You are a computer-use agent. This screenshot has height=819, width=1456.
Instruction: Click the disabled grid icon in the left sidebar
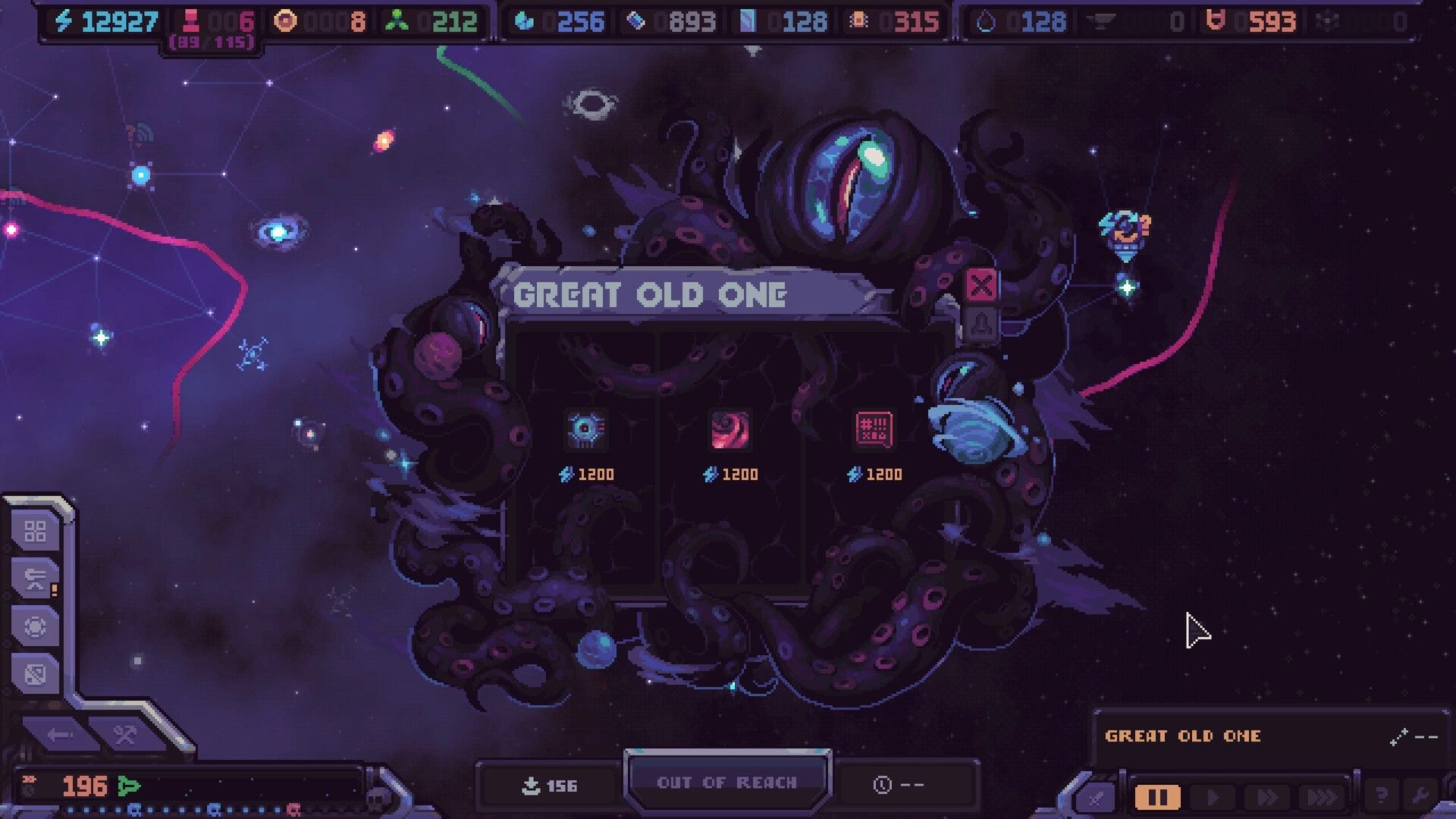35,671
